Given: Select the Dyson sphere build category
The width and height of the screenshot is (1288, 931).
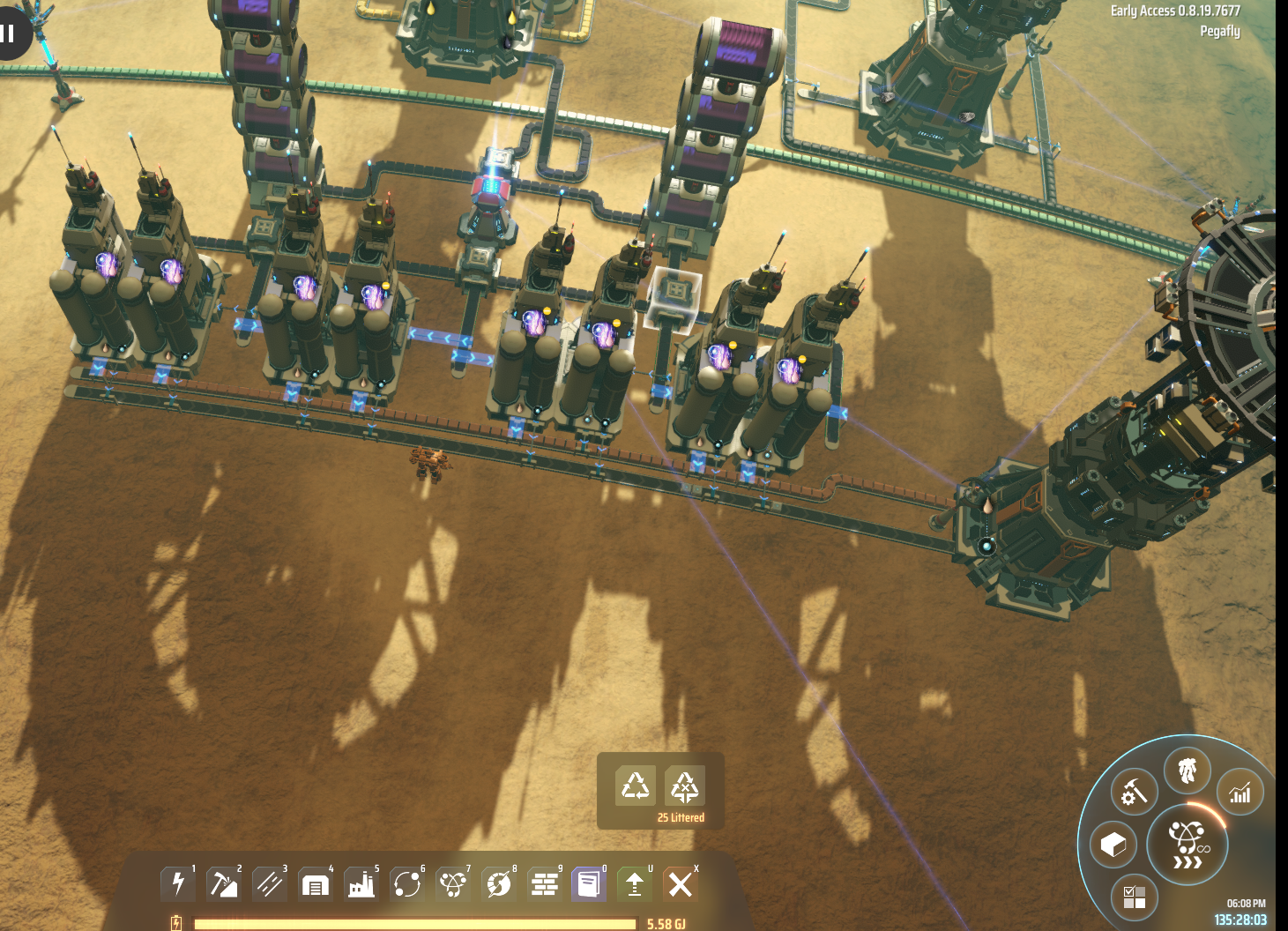Looking at the screenshot, I should [499, 883].
